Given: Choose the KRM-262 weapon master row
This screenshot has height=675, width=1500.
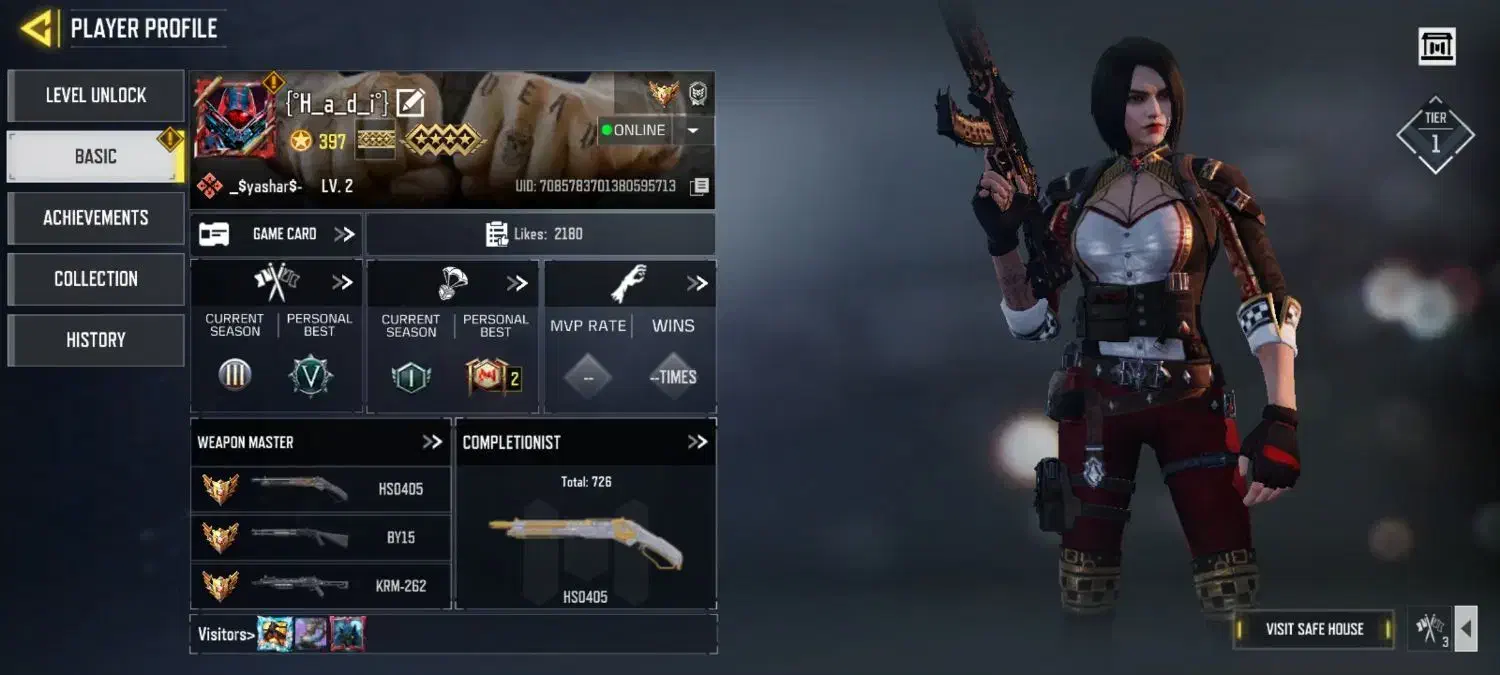Looking at the screenshot, I should click(x=321, y=586).
